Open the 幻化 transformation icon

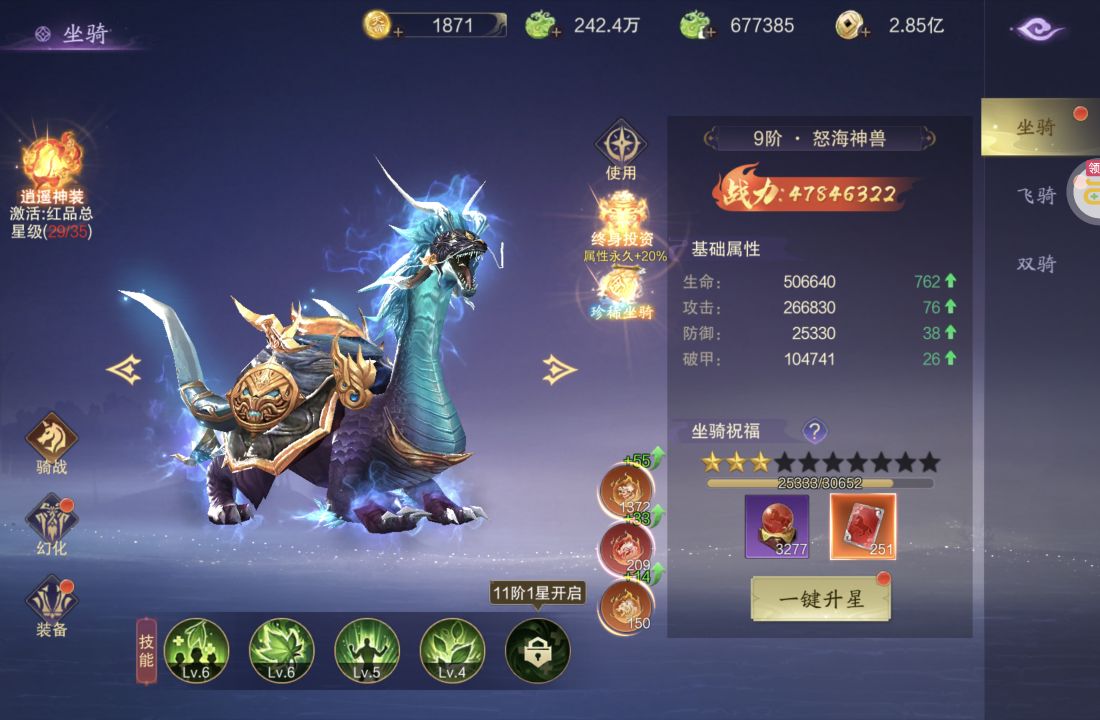[52, 520]
